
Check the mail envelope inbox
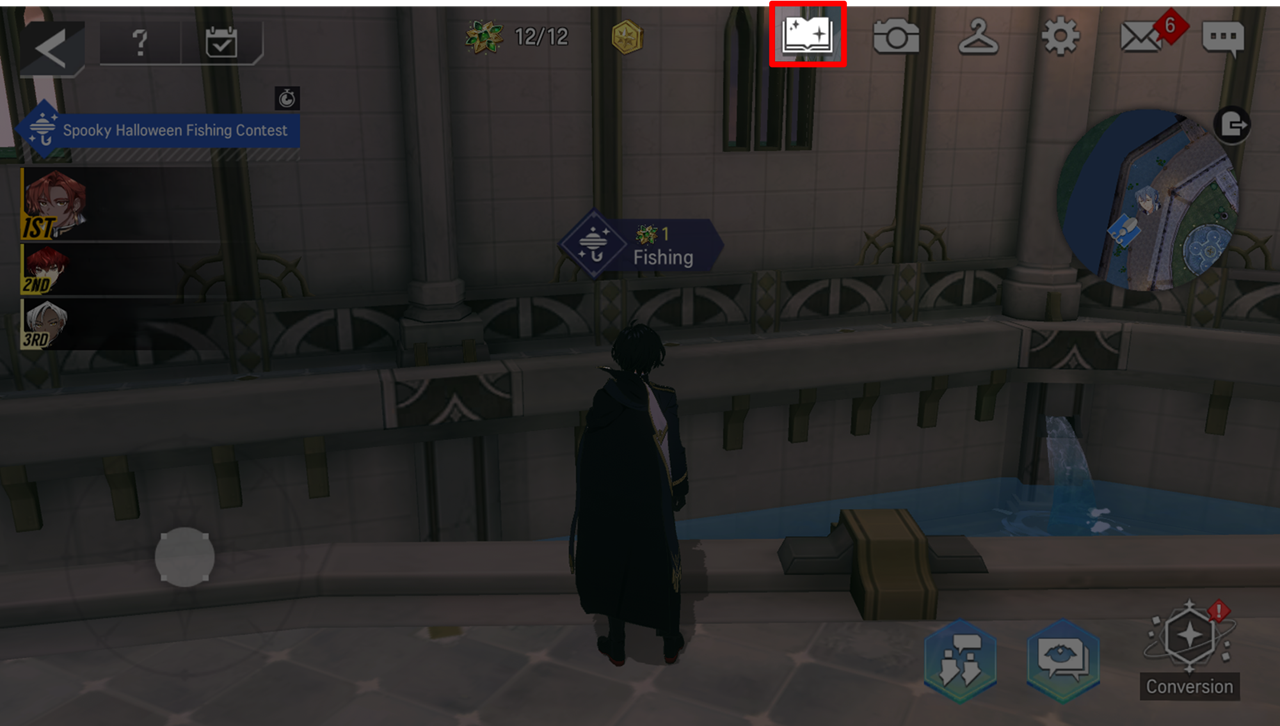pos(1141,38)
